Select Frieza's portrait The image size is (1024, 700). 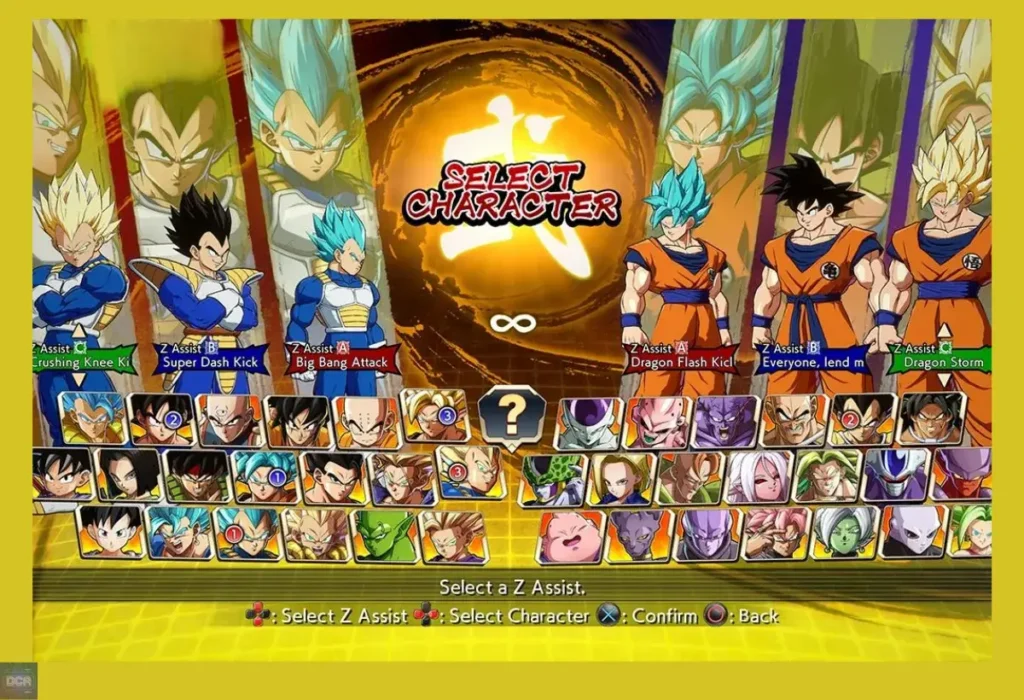click(589, 422)
